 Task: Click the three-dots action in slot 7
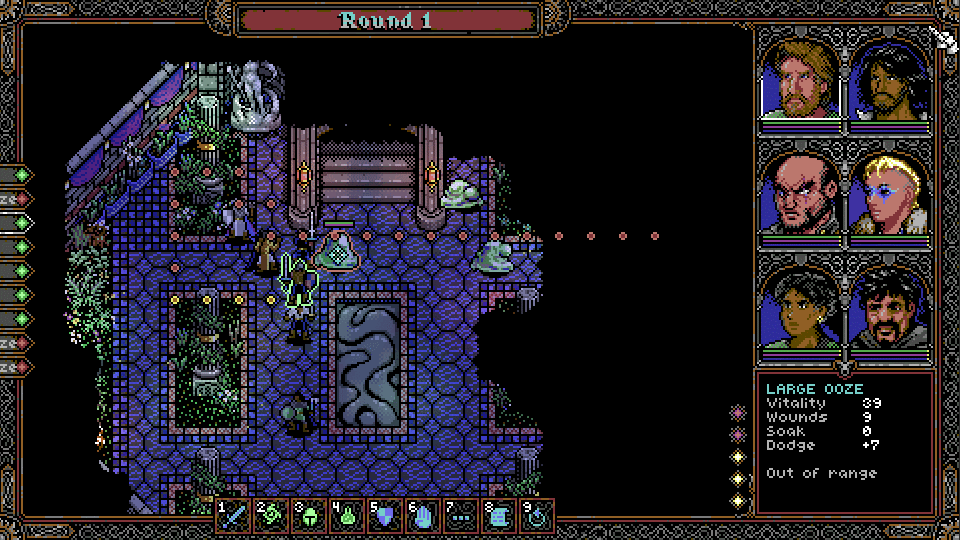pyautogui.click(x=461, y=516)
